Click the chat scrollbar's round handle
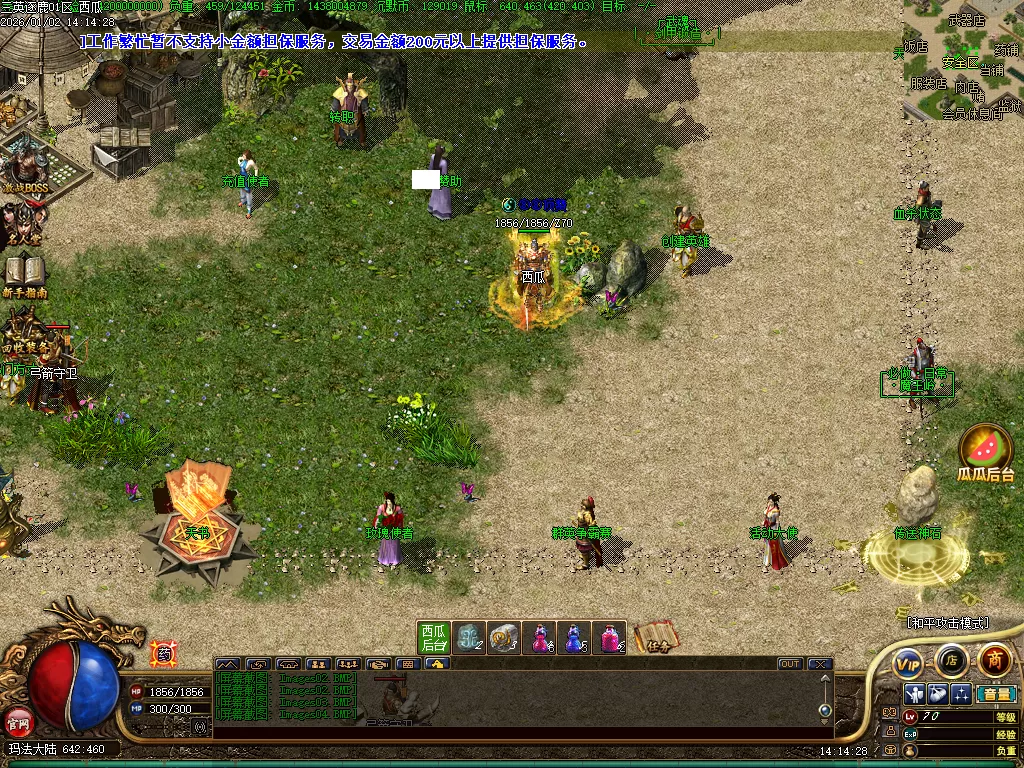The height and width of the screenshot is (768, 1024). (825, 710)
